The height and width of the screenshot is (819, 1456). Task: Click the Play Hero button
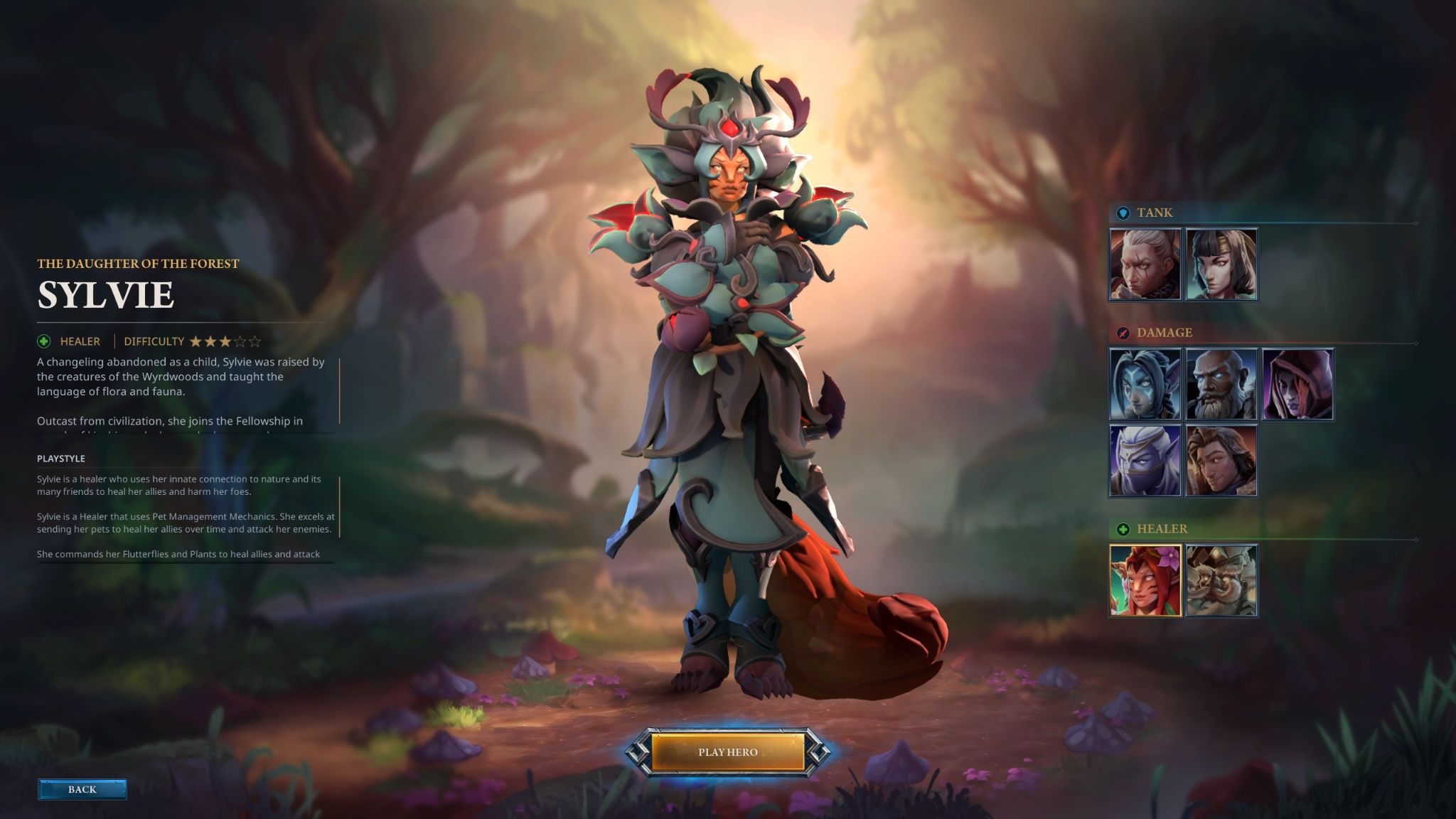pos(727,752)
